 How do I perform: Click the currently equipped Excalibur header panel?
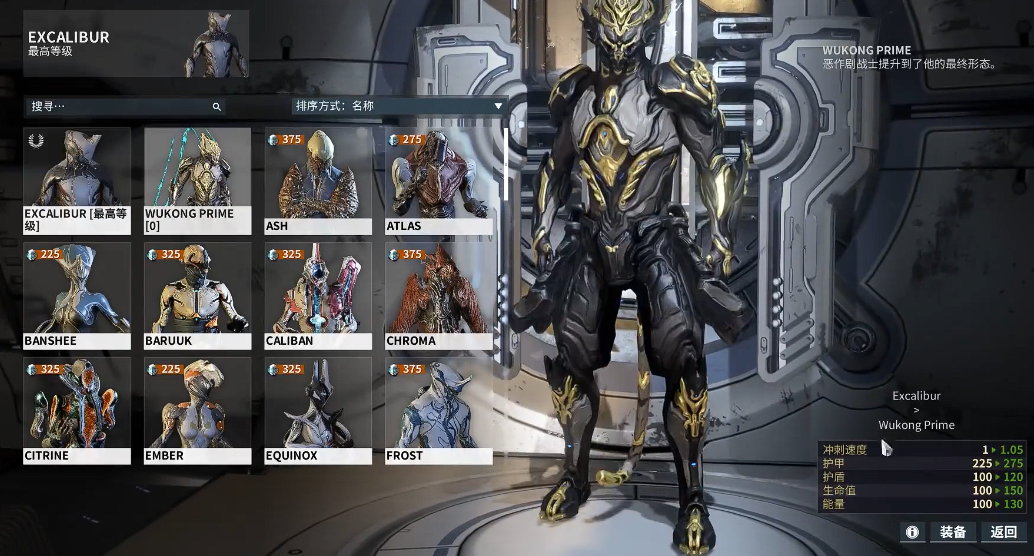pyautogui.click(x=137, y=44)
